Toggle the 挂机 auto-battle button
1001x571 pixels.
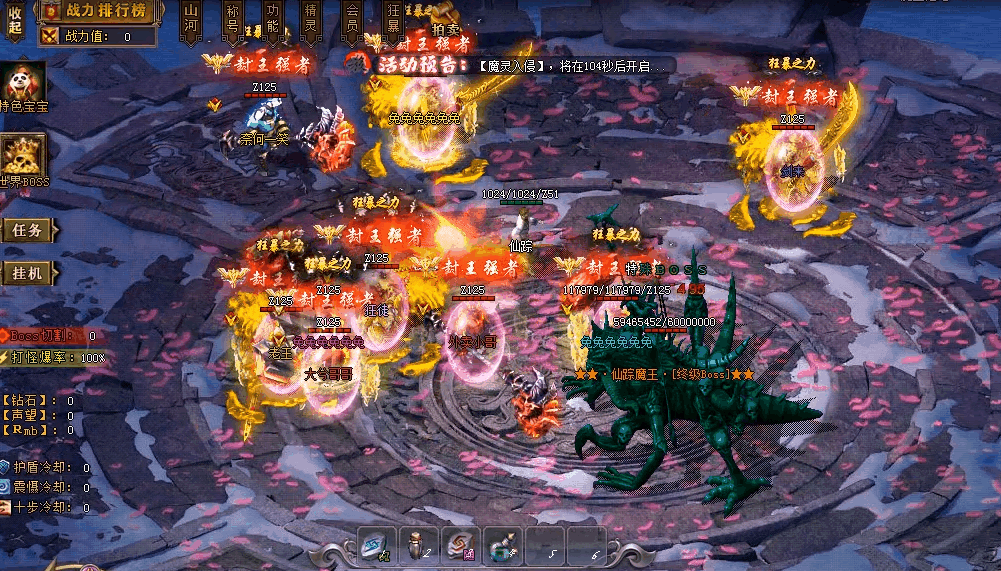click(27, 273)
